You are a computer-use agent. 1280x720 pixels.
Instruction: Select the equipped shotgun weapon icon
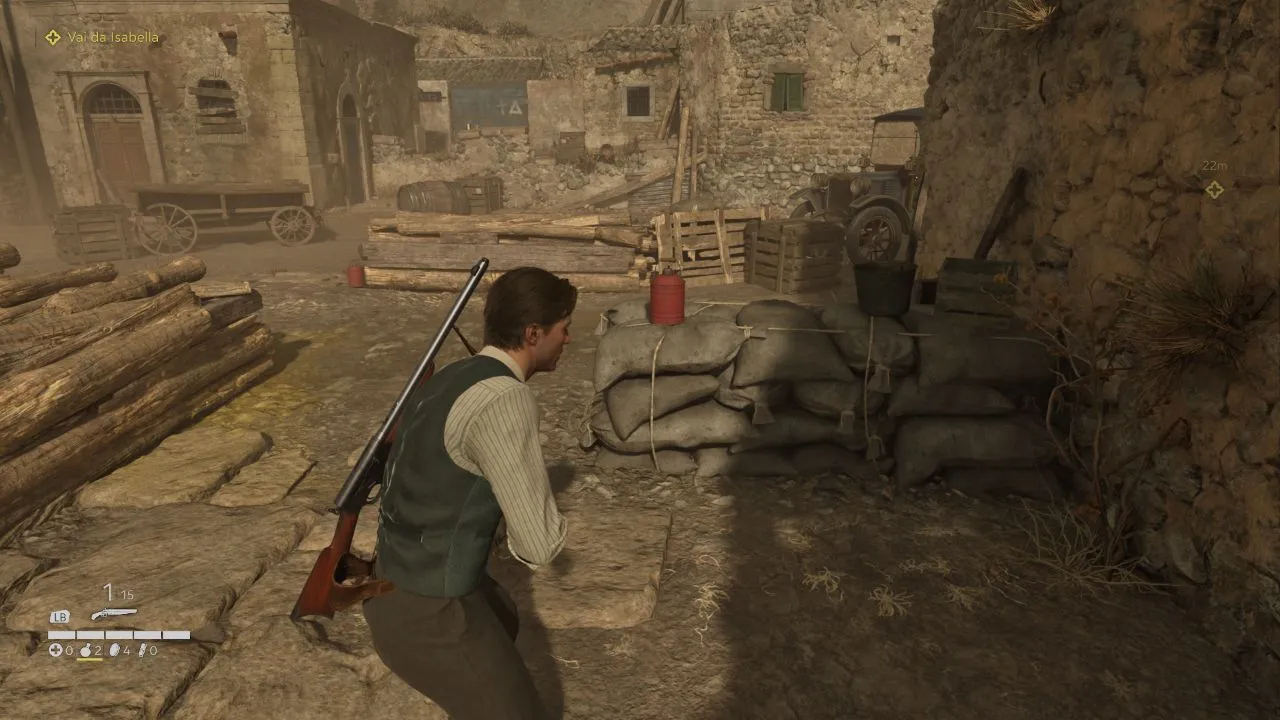tap(113, 614)
